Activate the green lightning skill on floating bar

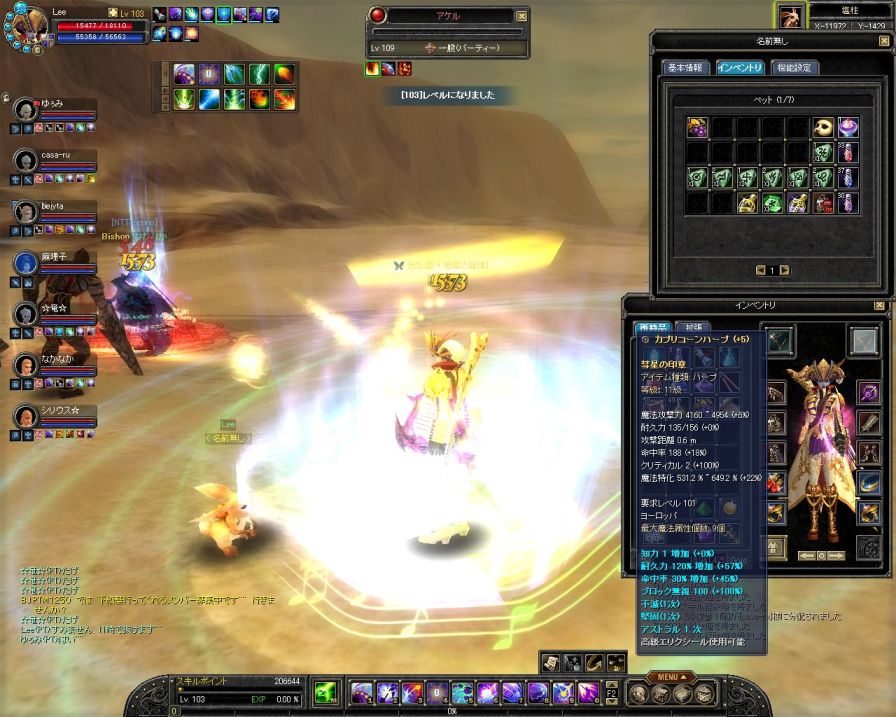259,74
